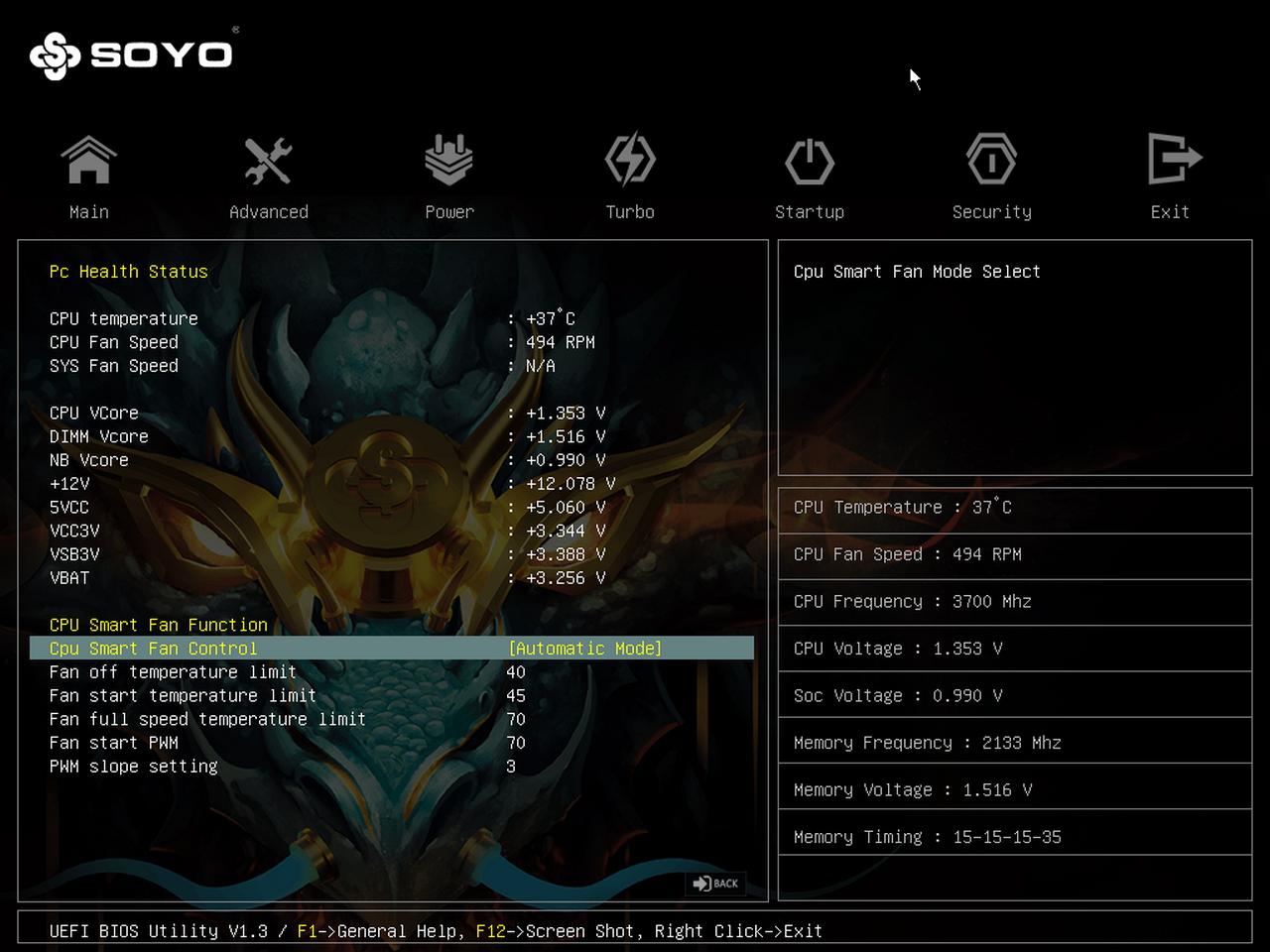Open the Cpu Smart Fan Control mode selector
The image size is (1270, 952).
[583, 648]
